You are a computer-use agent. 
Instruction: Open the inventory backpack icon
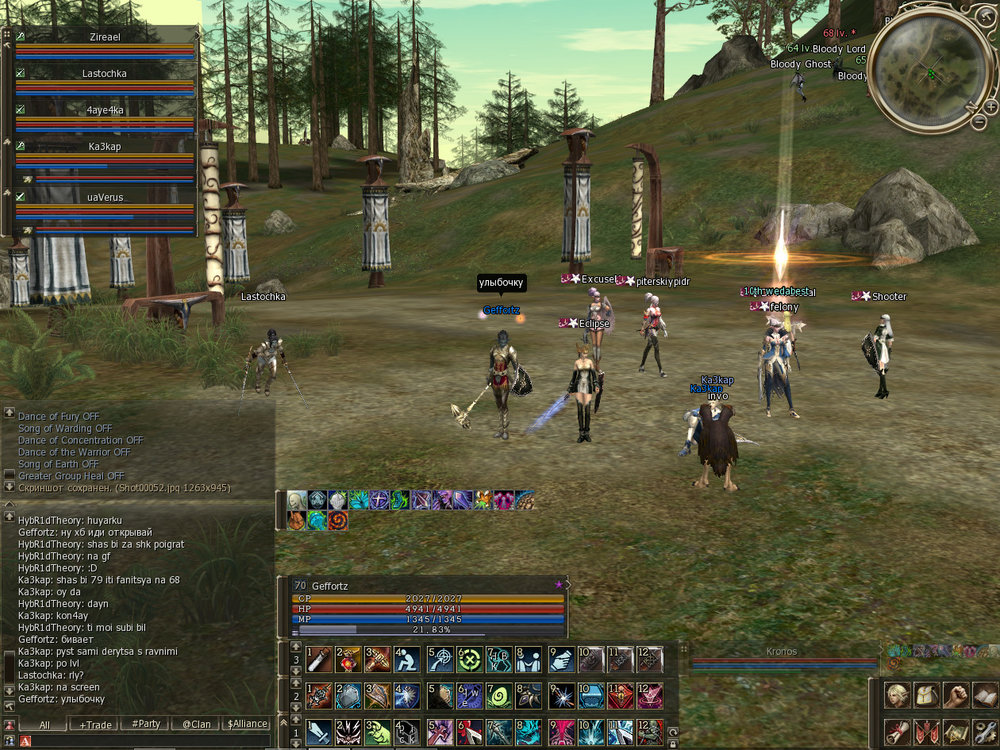pyautogui.click(x=926, y=695)
